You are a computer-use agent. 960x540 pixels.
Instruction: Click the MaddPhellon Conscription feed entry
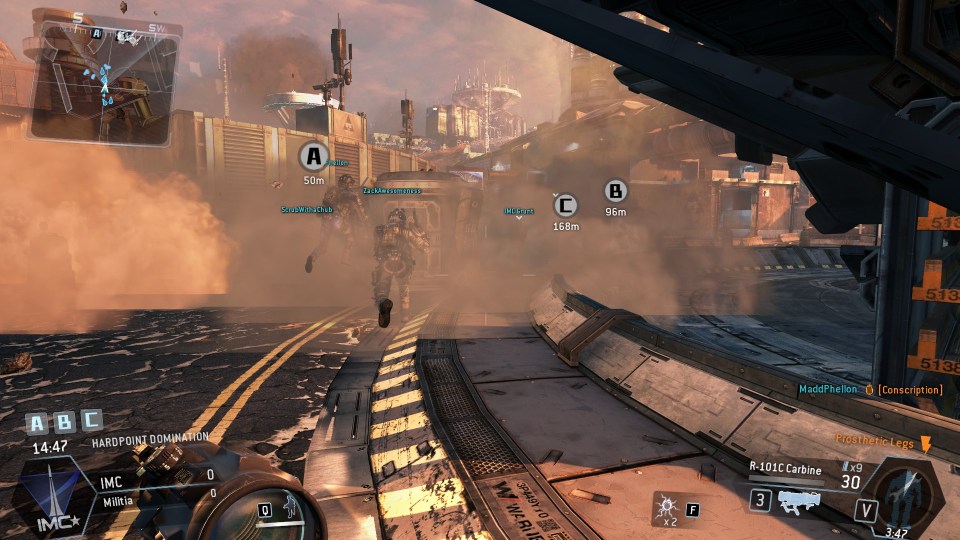[x=870, y=389]
